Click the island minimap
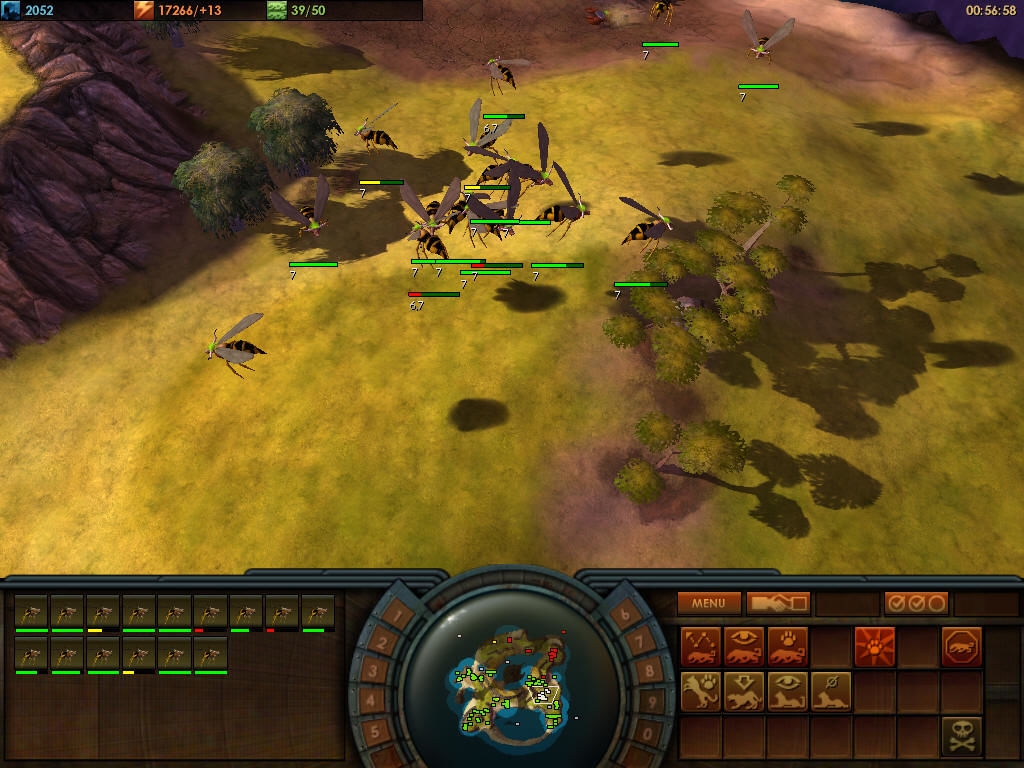Image resolution: width=1024 pixels, height=768 pixels. point(512,680)
